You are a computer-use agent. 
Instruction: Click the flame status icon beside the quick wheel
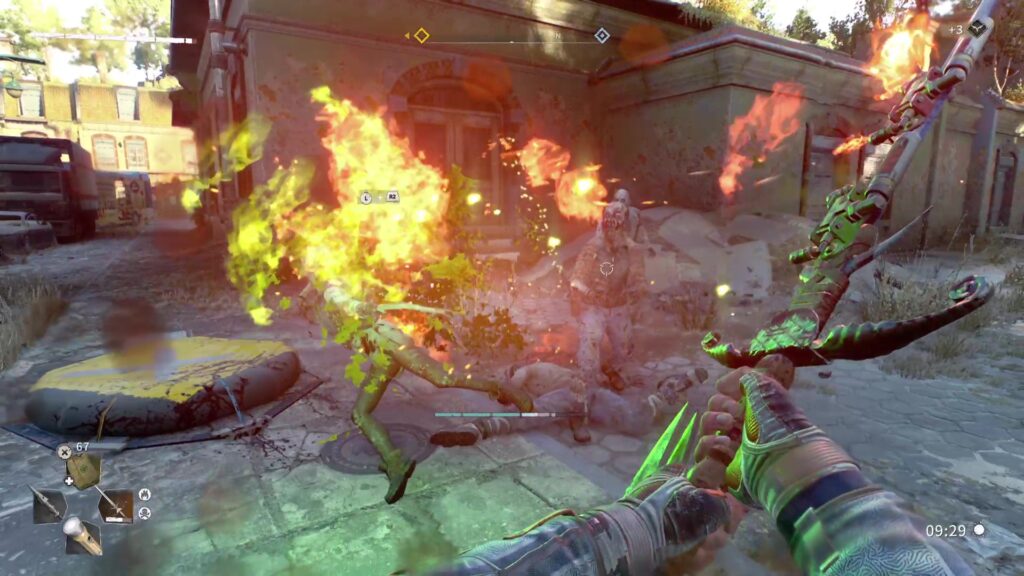click(144, 494)
